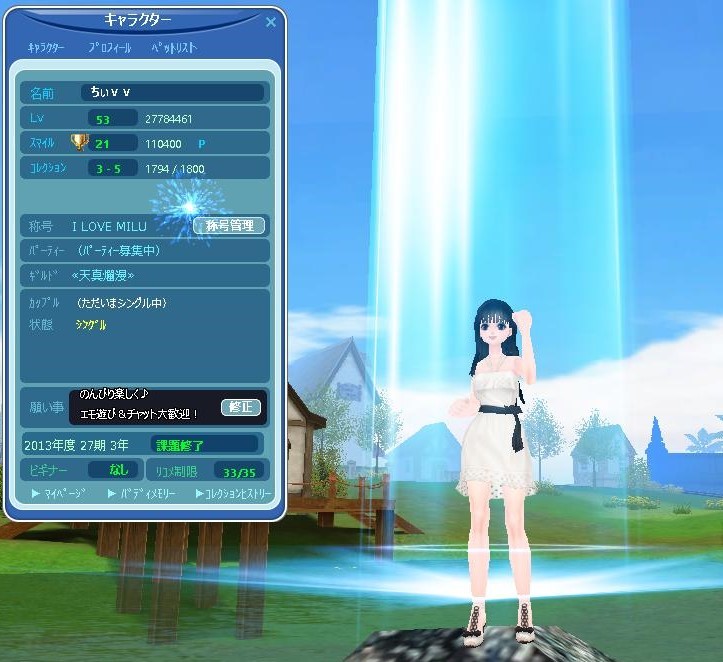
Task: Switch to the プロフィール tab
Action: click(109, 47)
